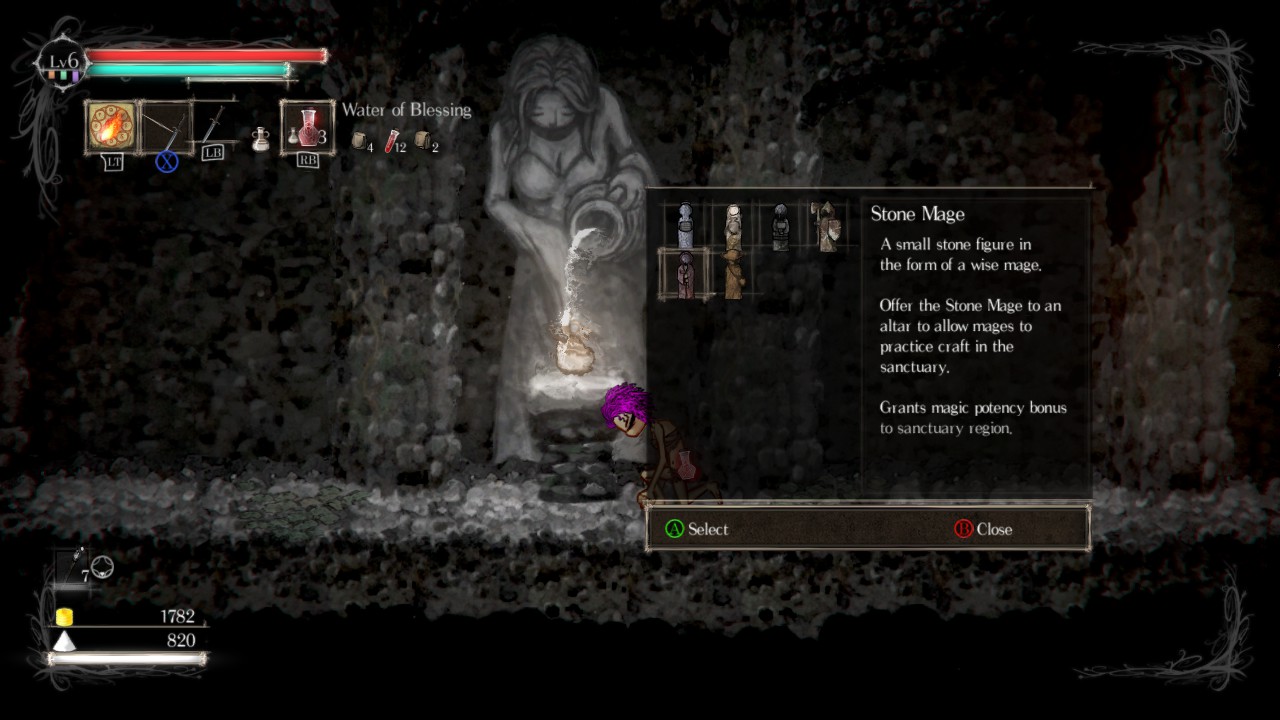Confirm with the Select option

tap(697, 529)
